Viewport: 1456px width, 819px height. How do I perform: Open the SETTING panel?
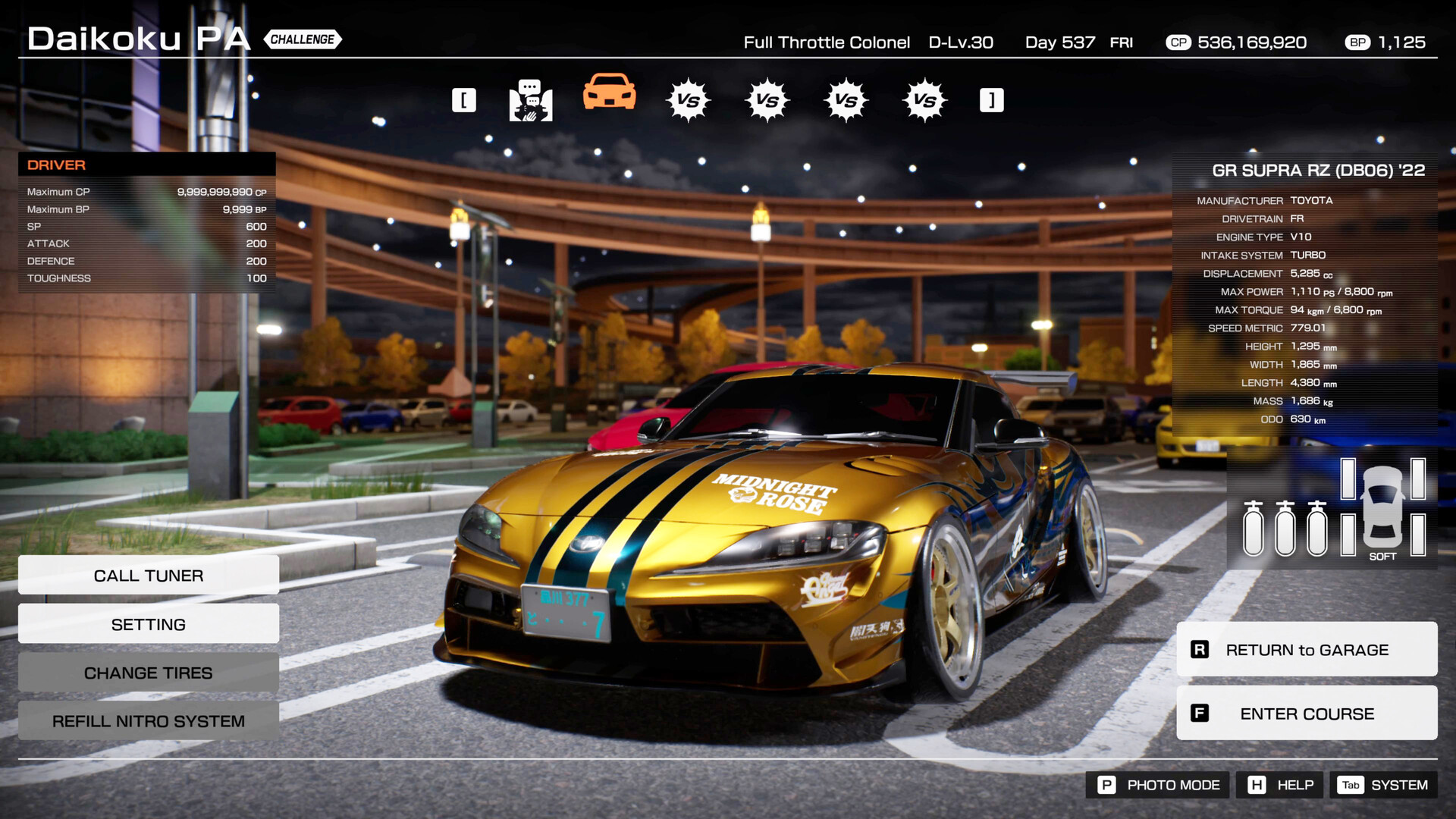coord(148,623)
